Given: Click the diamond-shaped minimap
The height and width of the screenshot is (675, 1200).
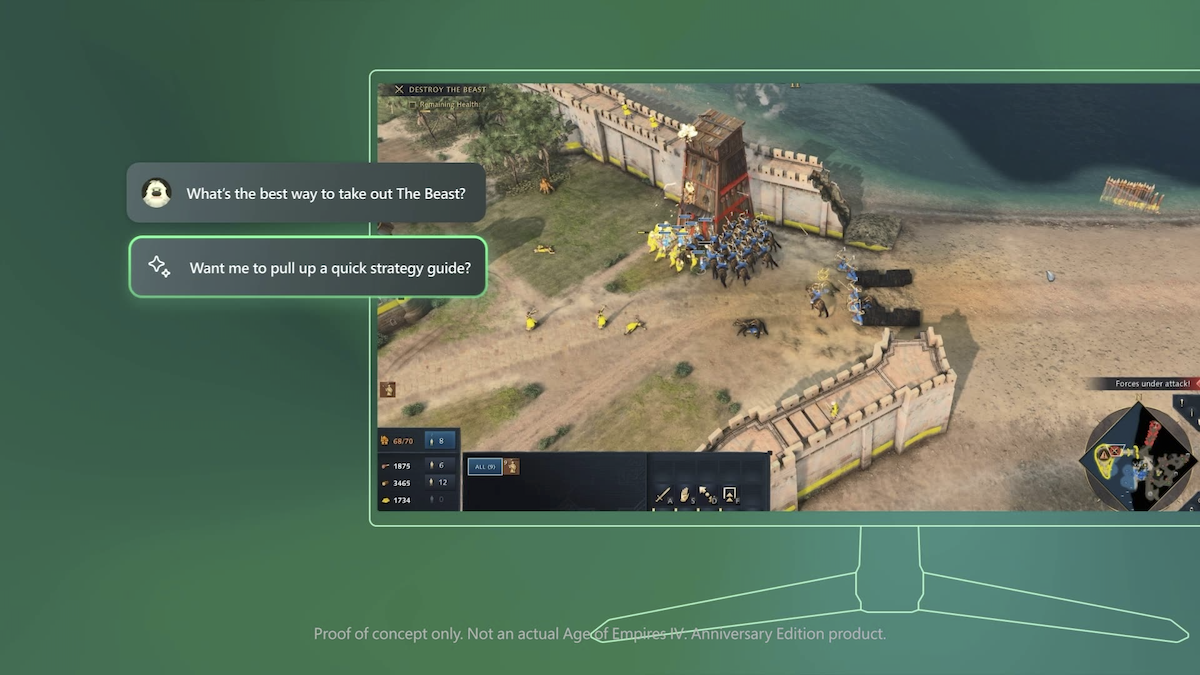Looking at the screenshot, I should pos(1136,457).
